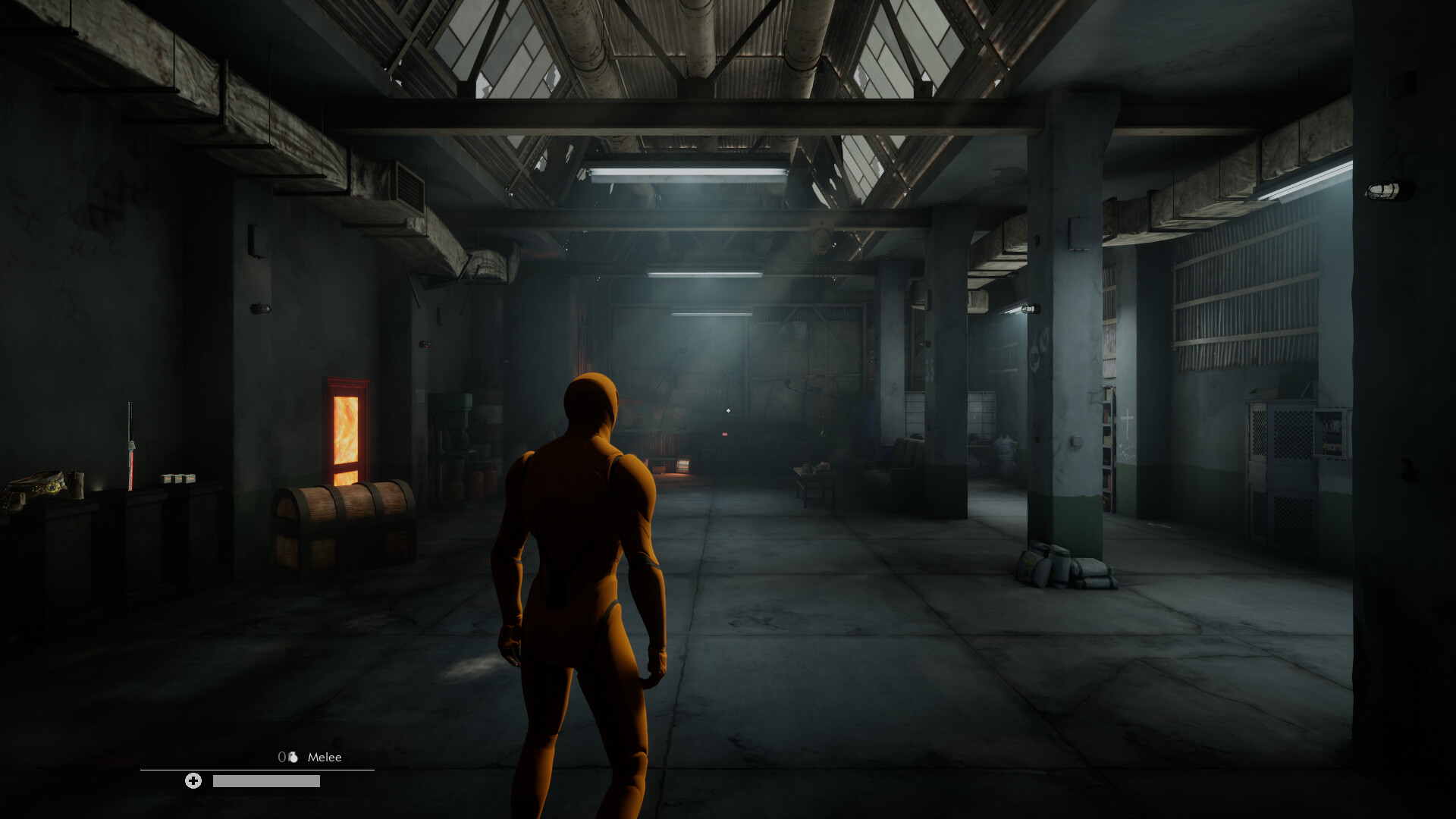Click the health cross icon

tap(193, 781)
